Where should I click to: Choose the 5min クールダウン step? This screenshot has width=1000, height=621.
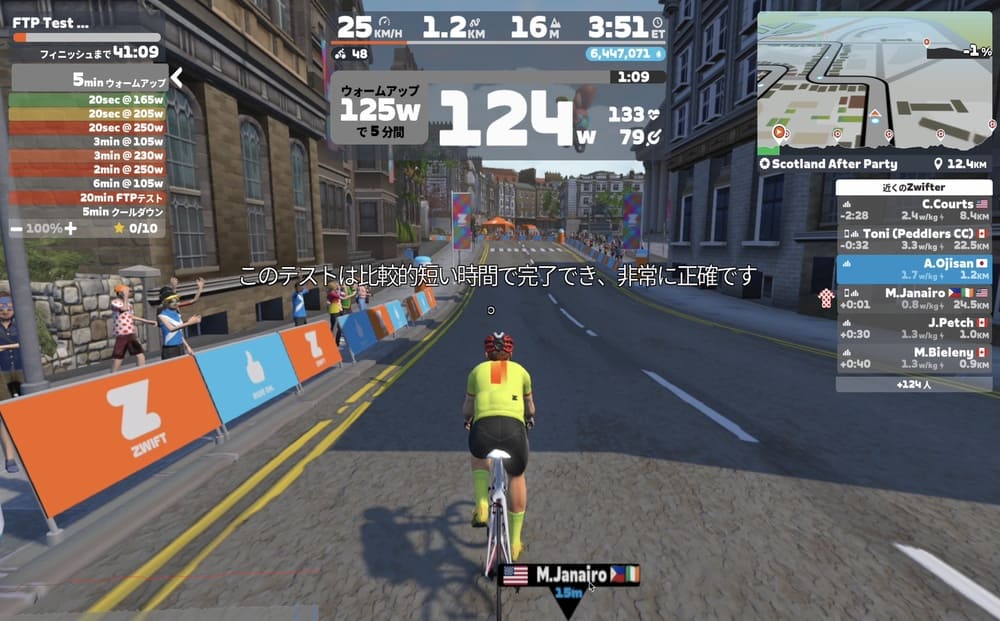click(88, 212)
